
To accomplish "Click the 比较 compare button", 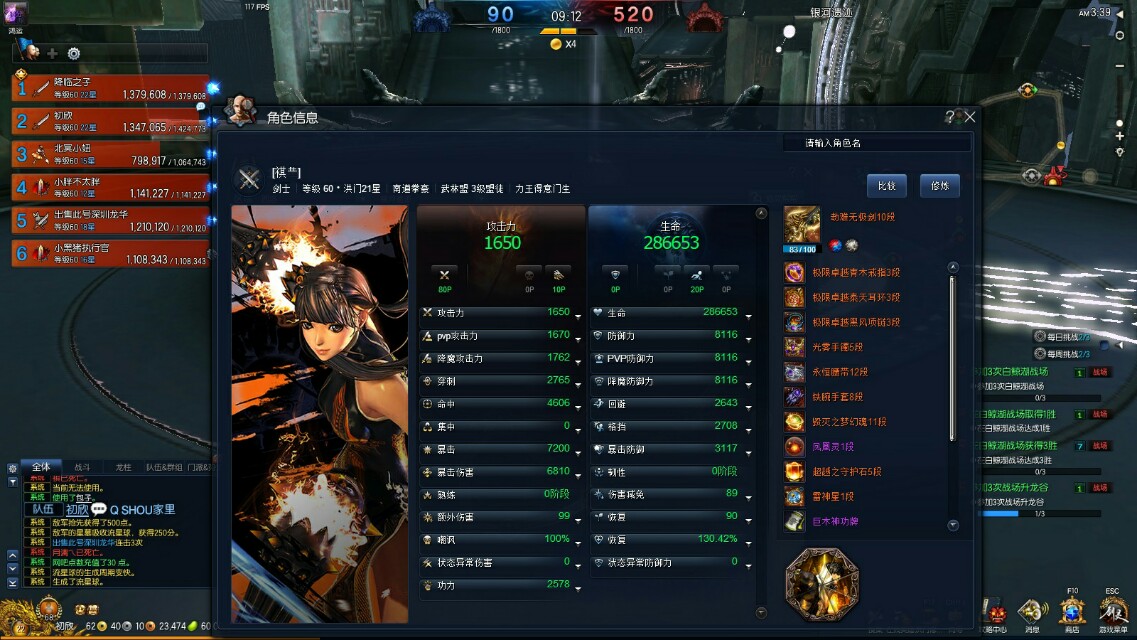I will coord(886,185).
